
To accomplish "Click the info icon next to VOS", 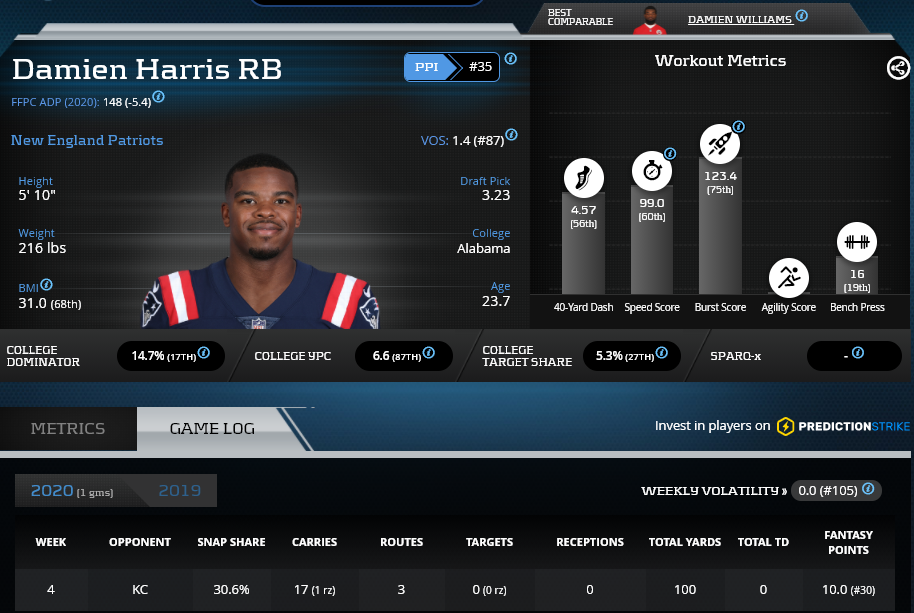I will [x=511, y=135].
